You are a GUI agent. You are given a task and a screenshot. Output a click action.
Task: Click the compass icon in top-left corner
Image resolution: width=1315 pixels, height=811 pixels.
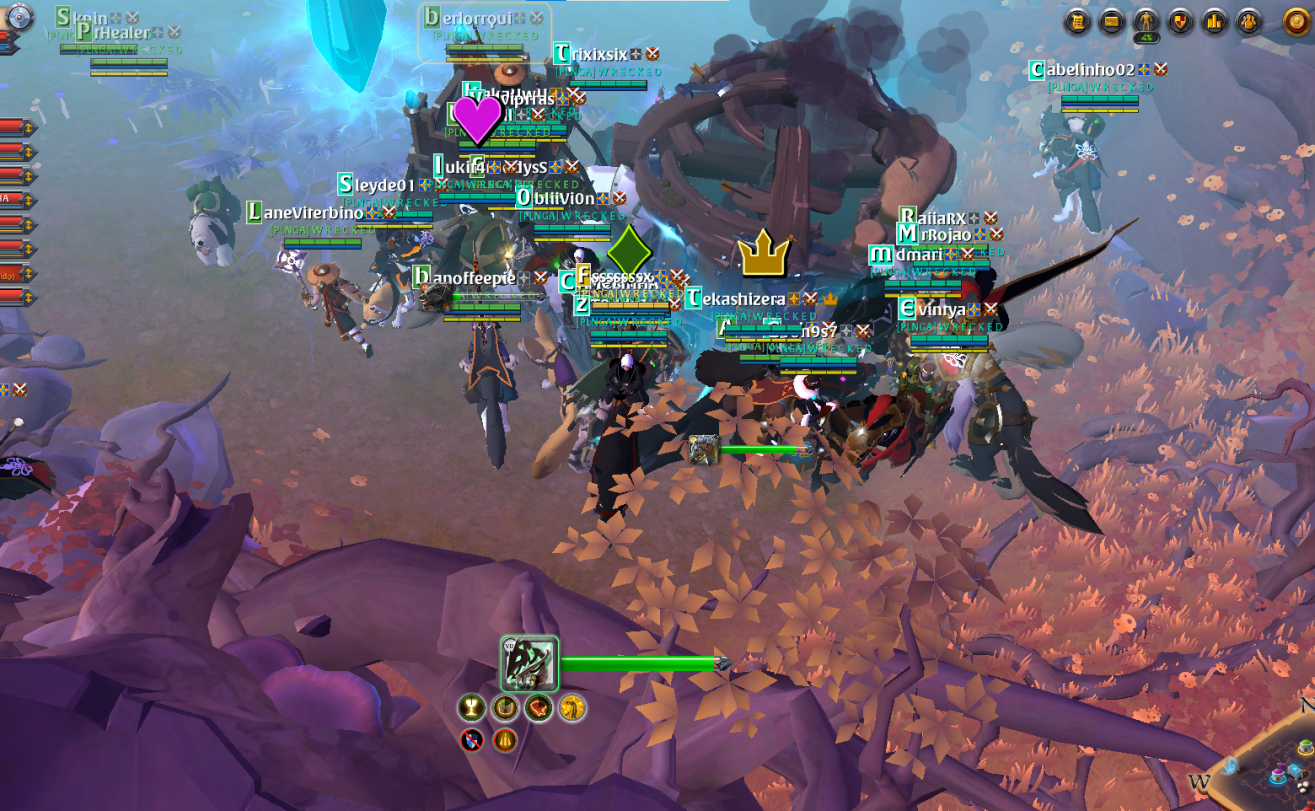20,16
